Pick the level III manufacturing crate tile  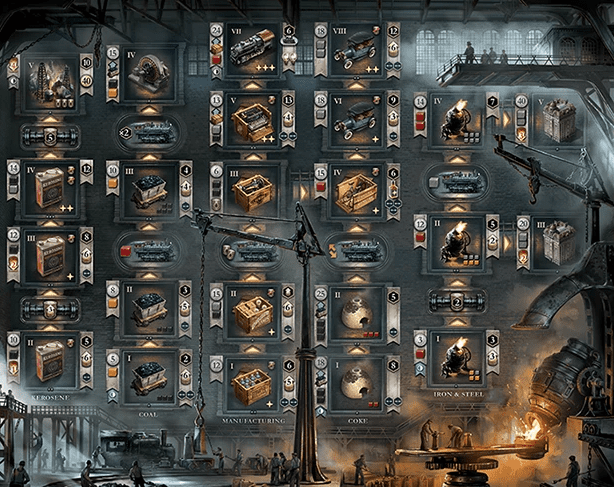(253, 190)
